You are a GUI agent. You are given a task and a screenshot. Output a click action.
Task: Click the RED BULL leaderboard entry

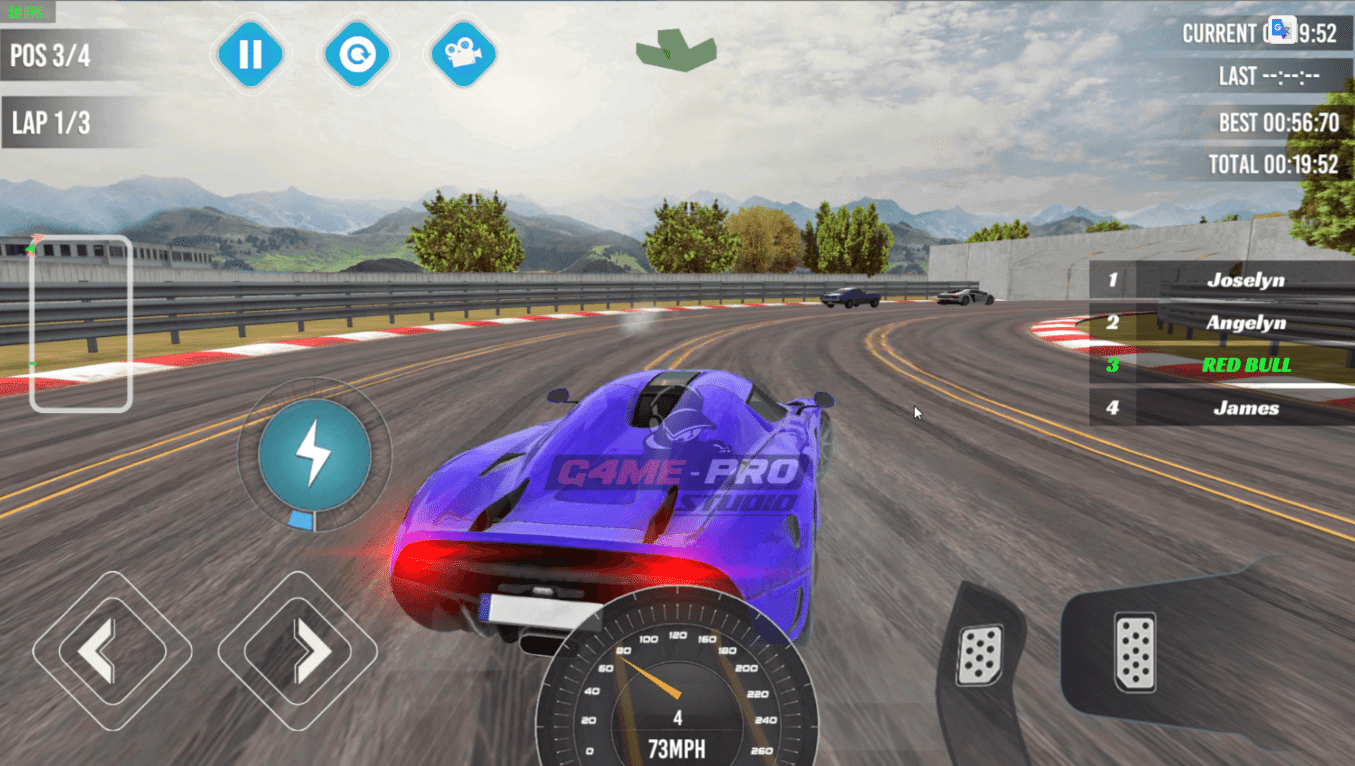tap(1221, 365)
